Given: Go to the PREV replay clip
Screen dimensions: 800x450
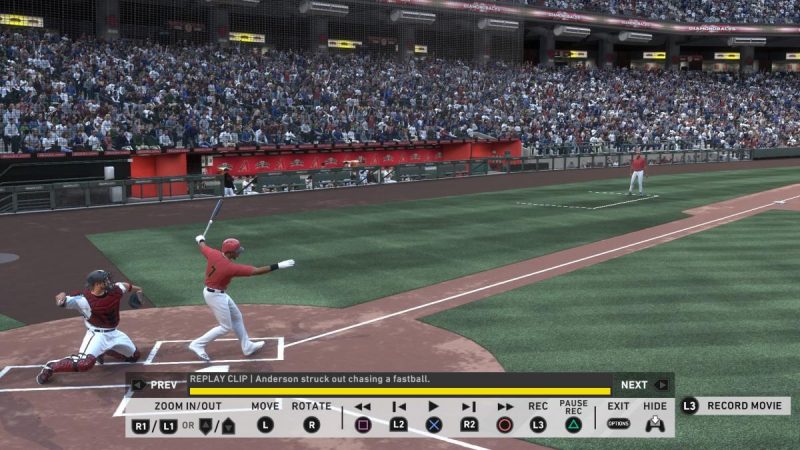Looking at the screenshot, I should (x=157, y=384).
